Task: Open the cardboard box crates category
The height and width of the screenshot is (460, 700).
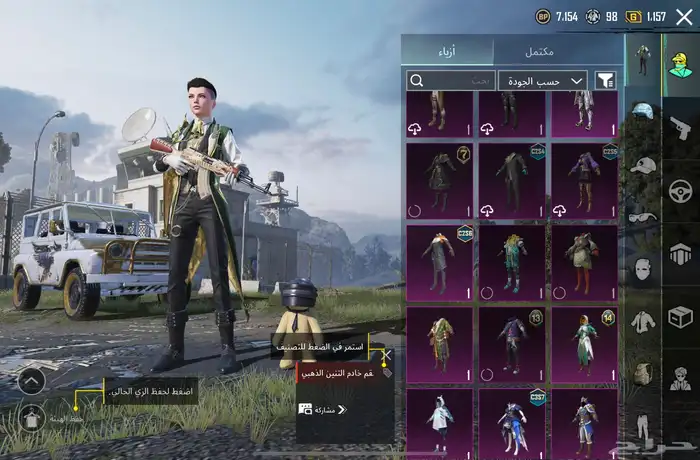Action: pyautogui.click(x=680, y=316)
